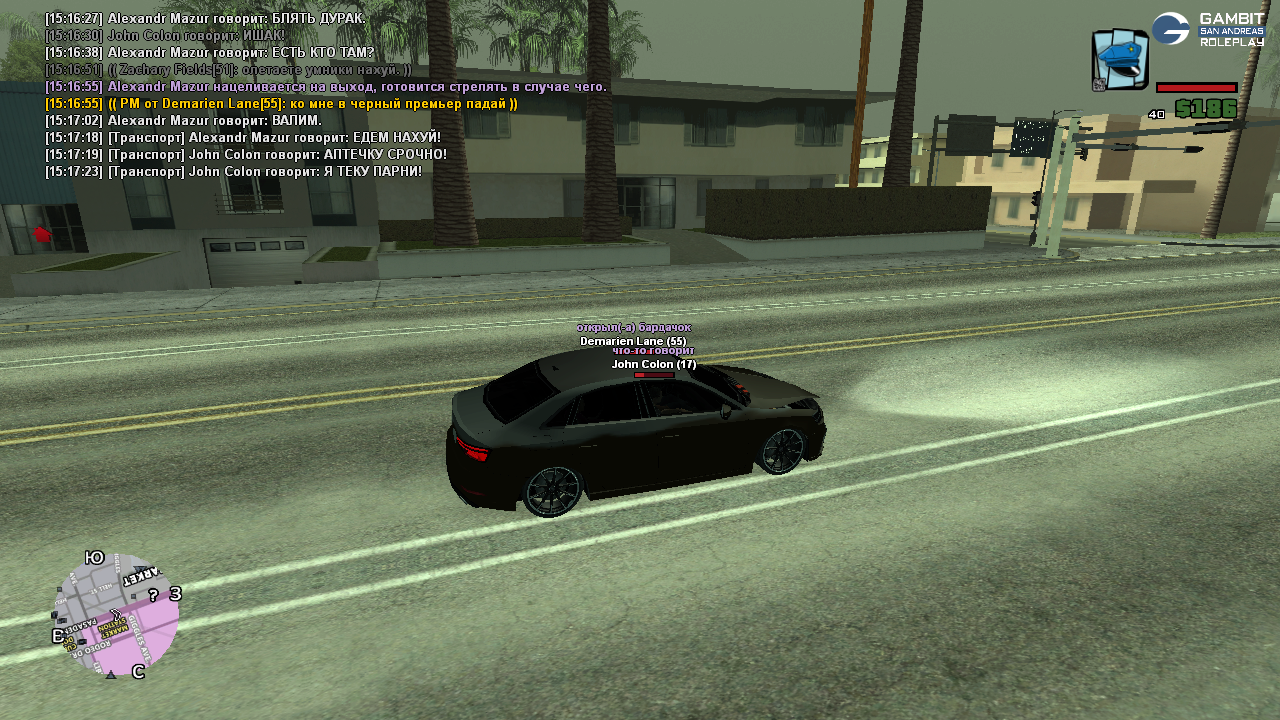Select the yellow PM from Demarien Lane
The image size is (1280, 720).
281,104
